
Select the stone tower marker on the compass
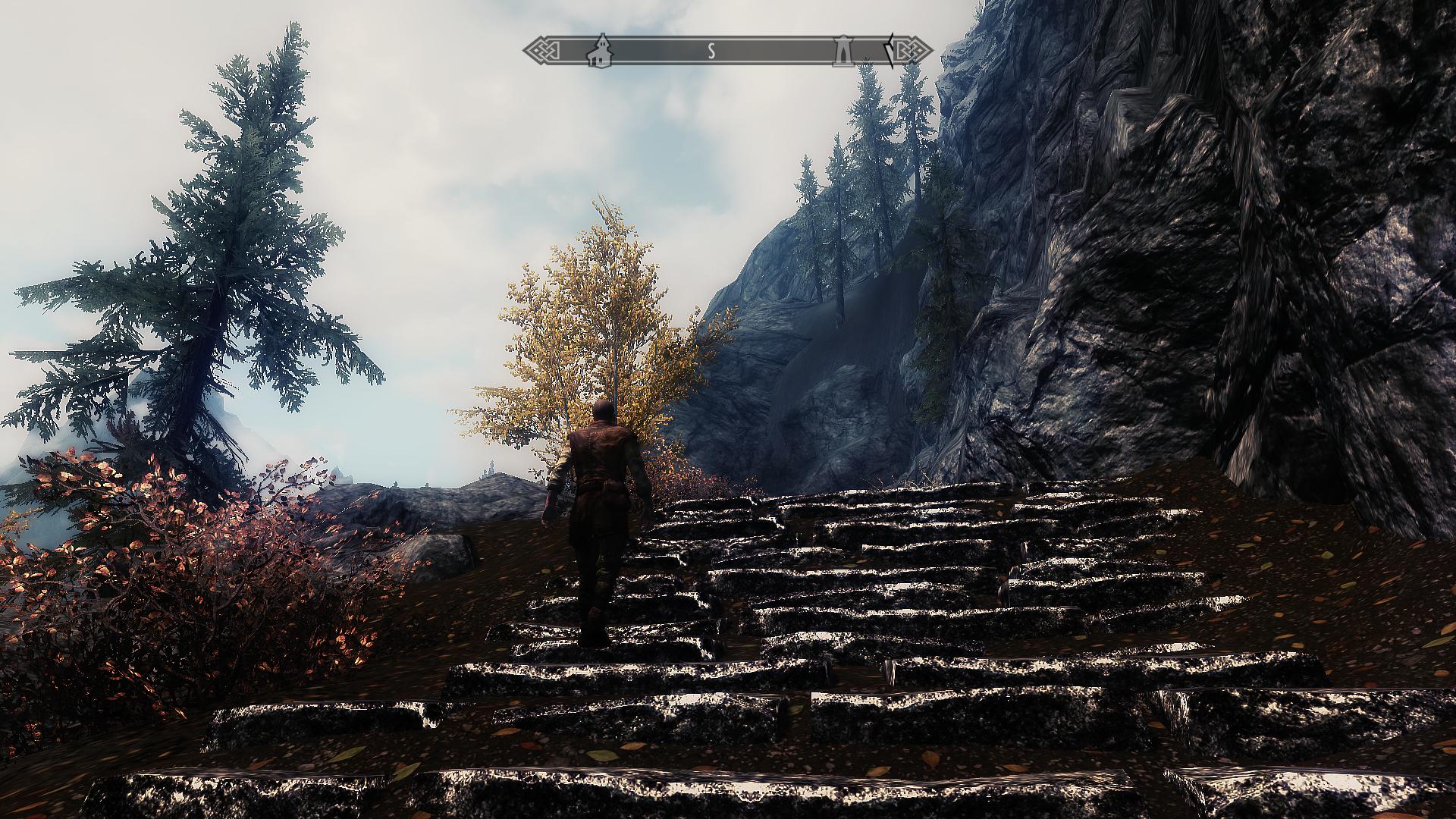(x=841, y=50)
